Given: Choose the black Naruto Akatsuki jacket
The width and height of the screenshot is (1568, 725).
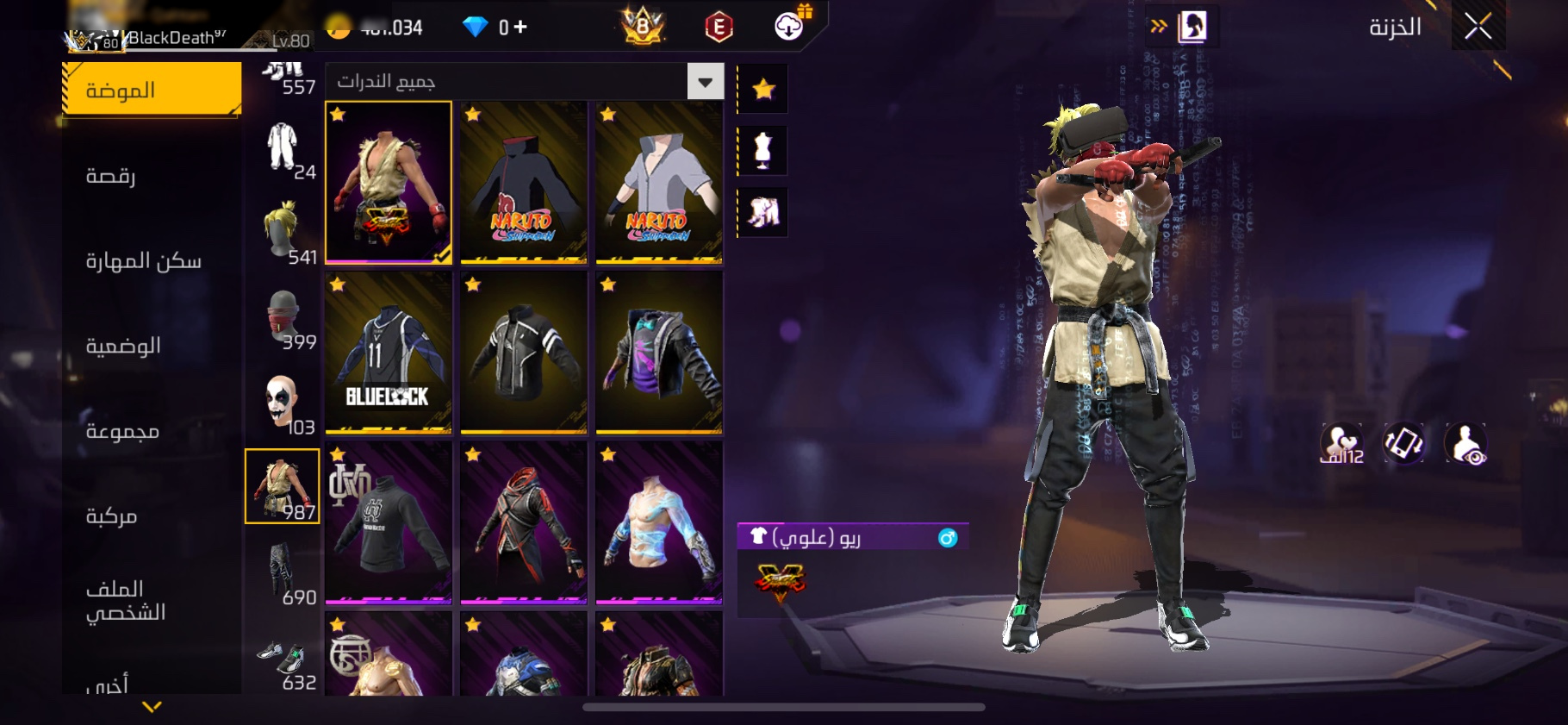Looking at the screenshot, I should 524,182.
